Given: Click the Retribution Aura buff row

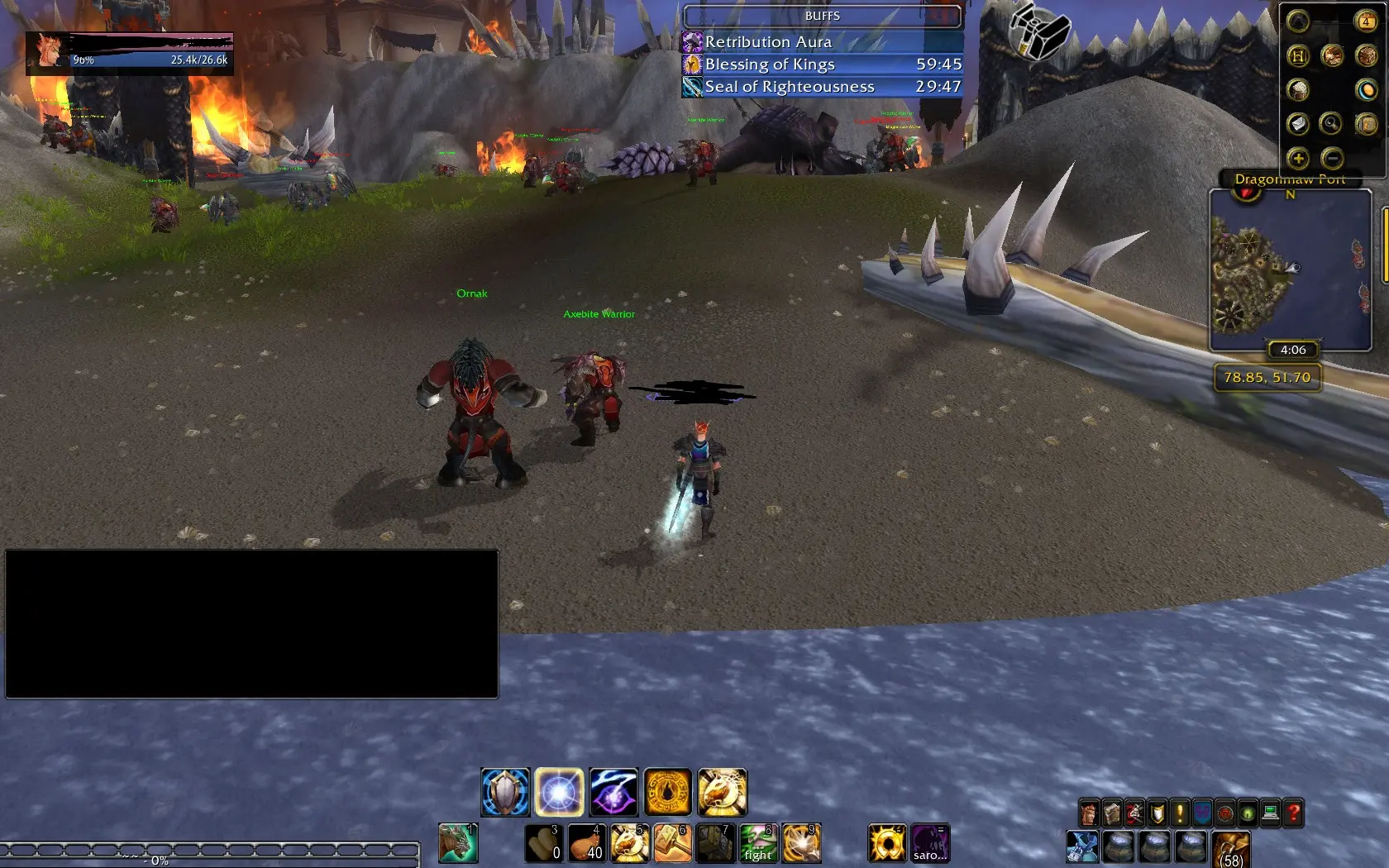Looking at the screenshot, I should (x=822, y=42).
